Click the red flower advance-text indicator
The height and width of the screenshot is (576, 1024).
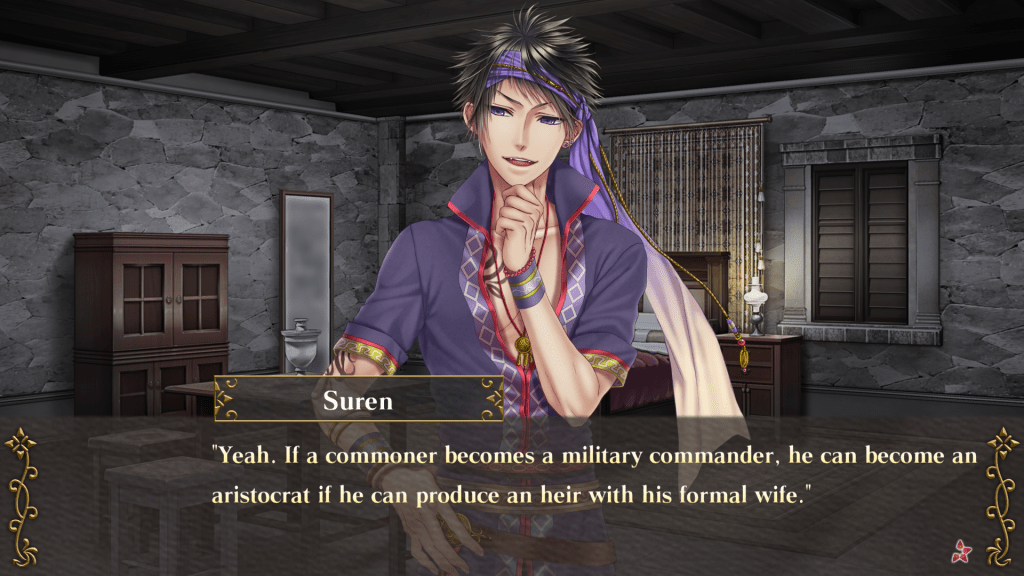pos(964,547)
